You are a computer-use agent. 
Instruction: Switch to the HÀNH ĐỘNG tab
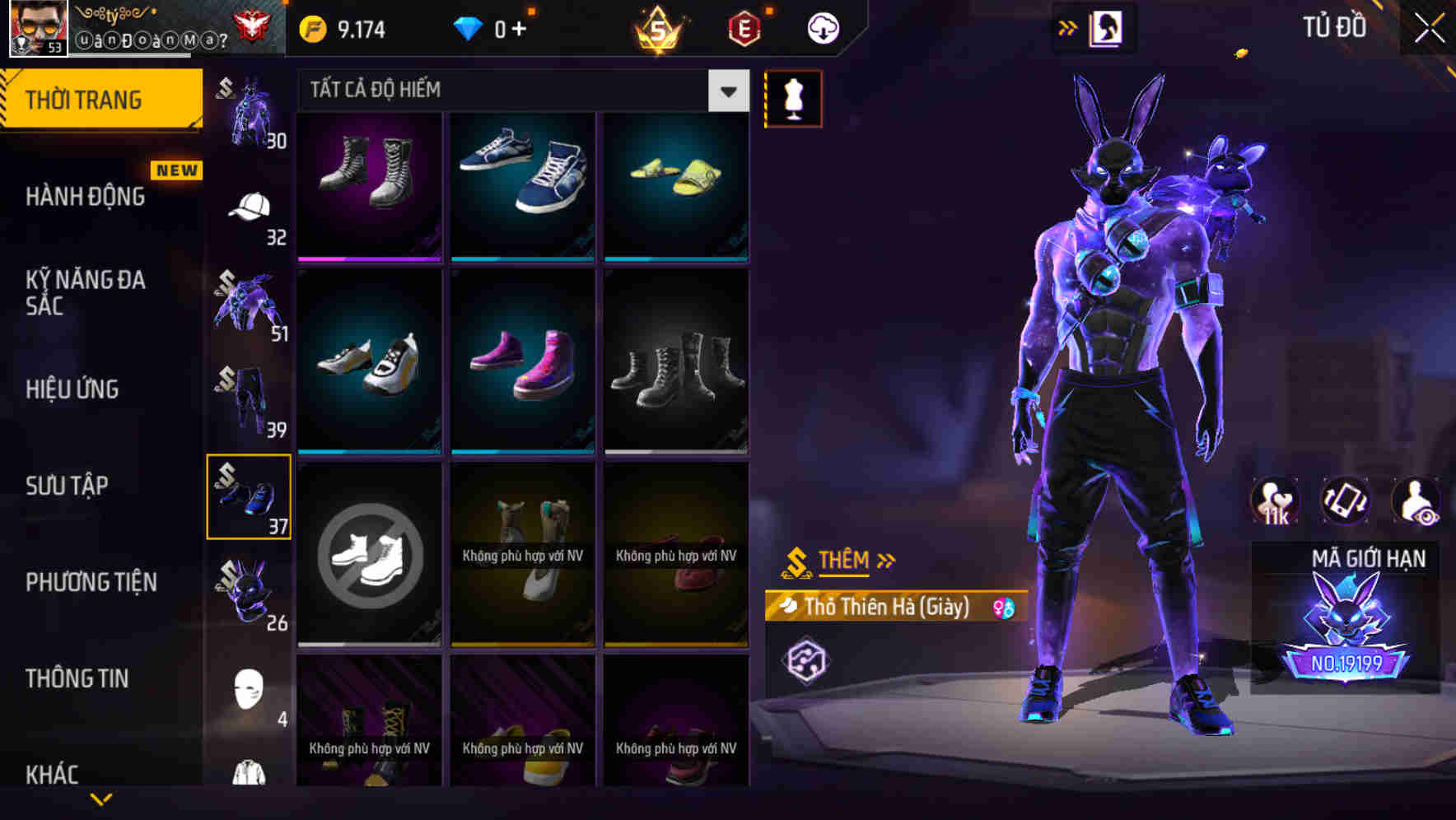tap(86, 196)
